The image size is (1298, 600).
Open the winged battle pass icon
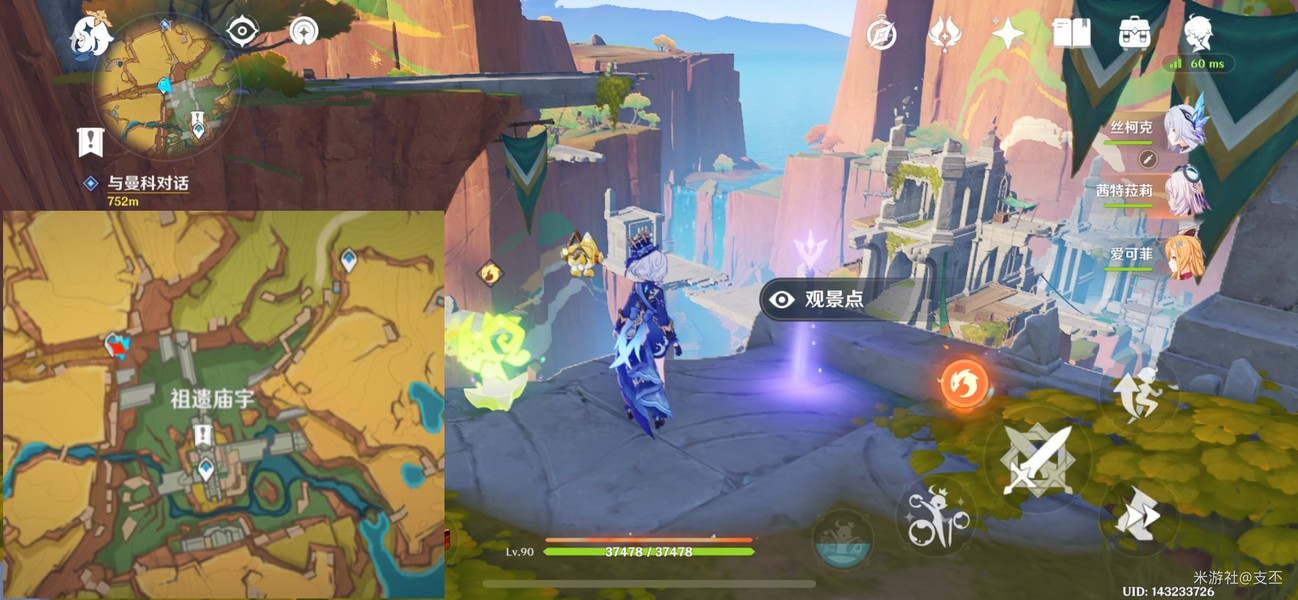tap(945, 34)
